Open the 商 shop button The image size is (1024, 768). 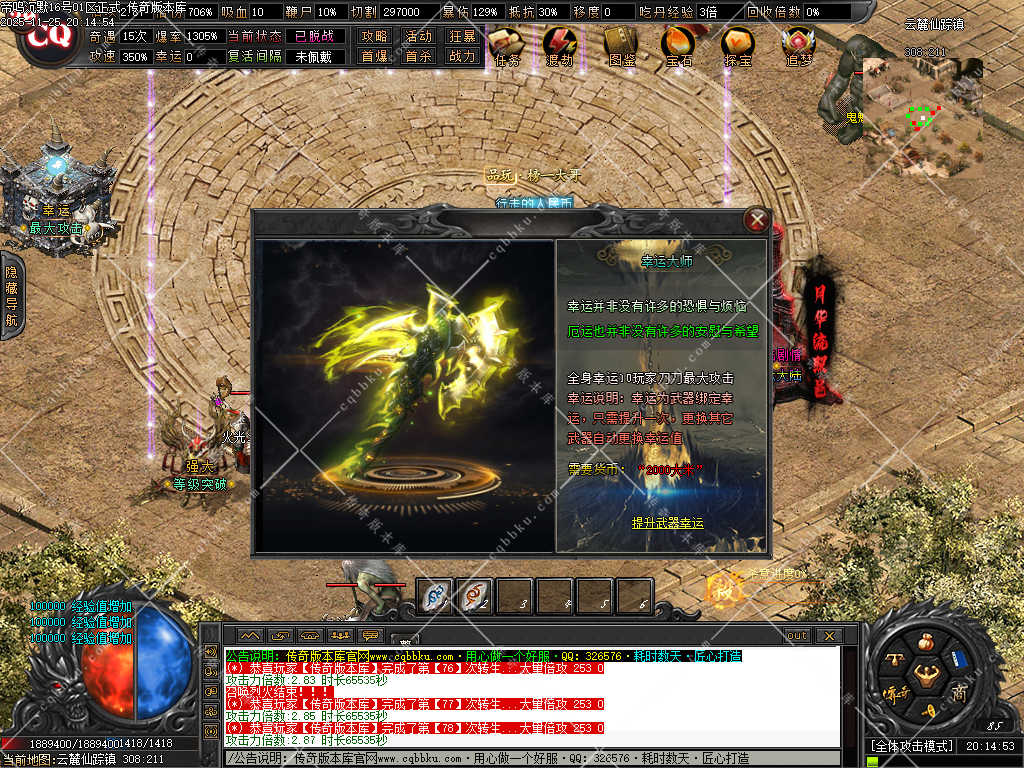click(958, 693)
